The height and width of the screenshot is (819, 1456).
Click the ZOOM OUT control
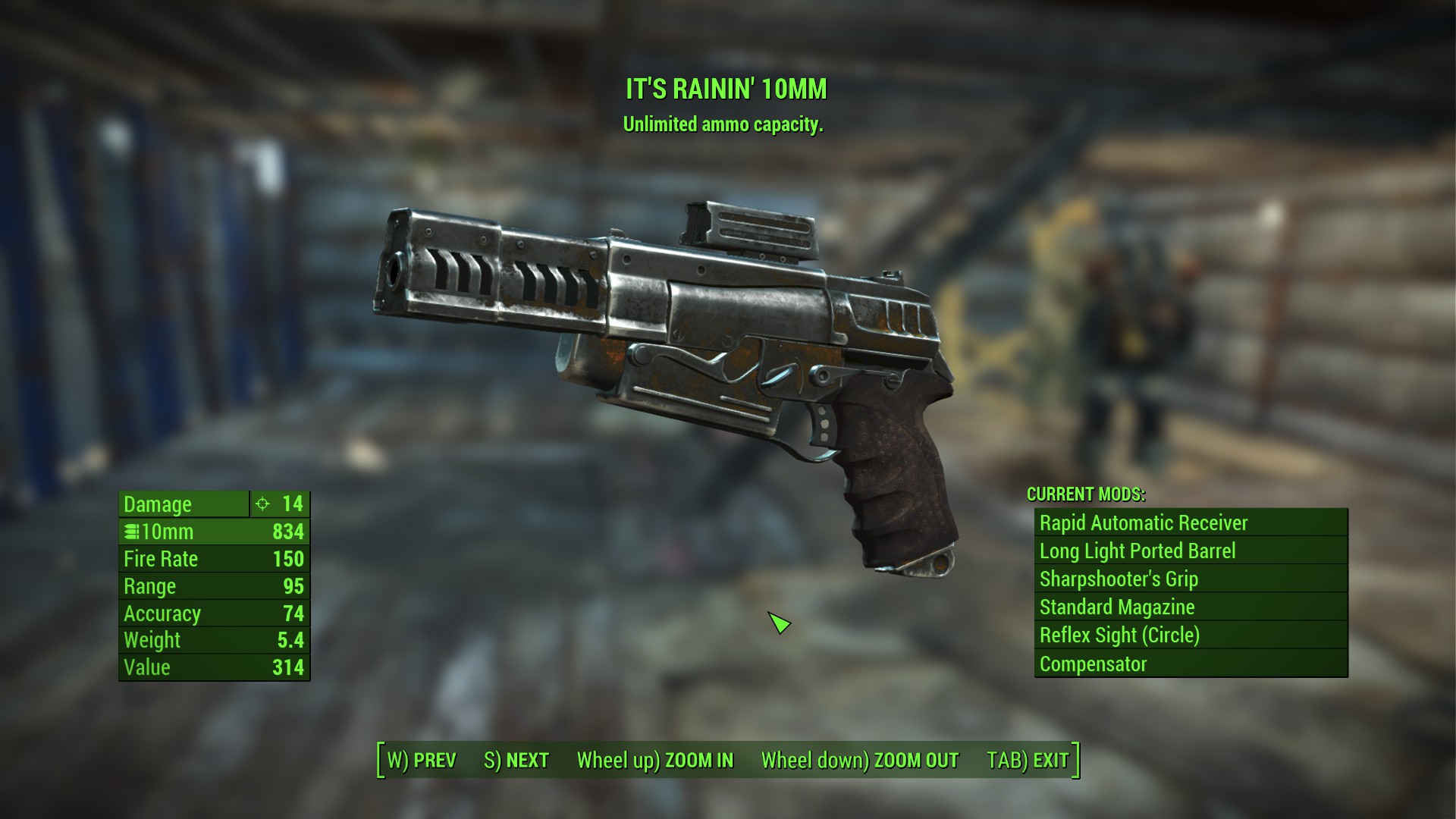click(x=860, y=760)
